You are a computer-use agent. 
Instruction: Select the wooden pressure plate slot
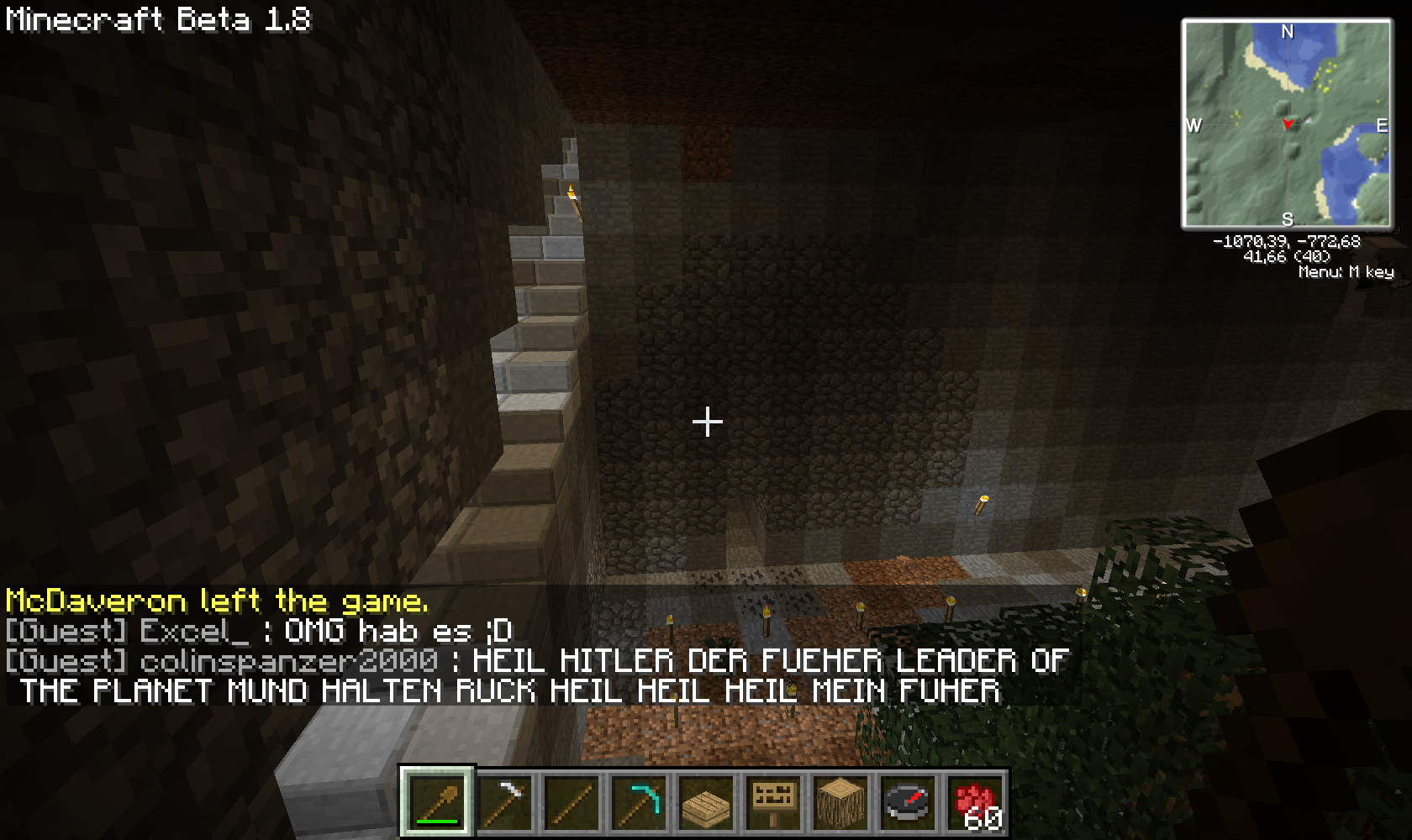pos(706,802)
